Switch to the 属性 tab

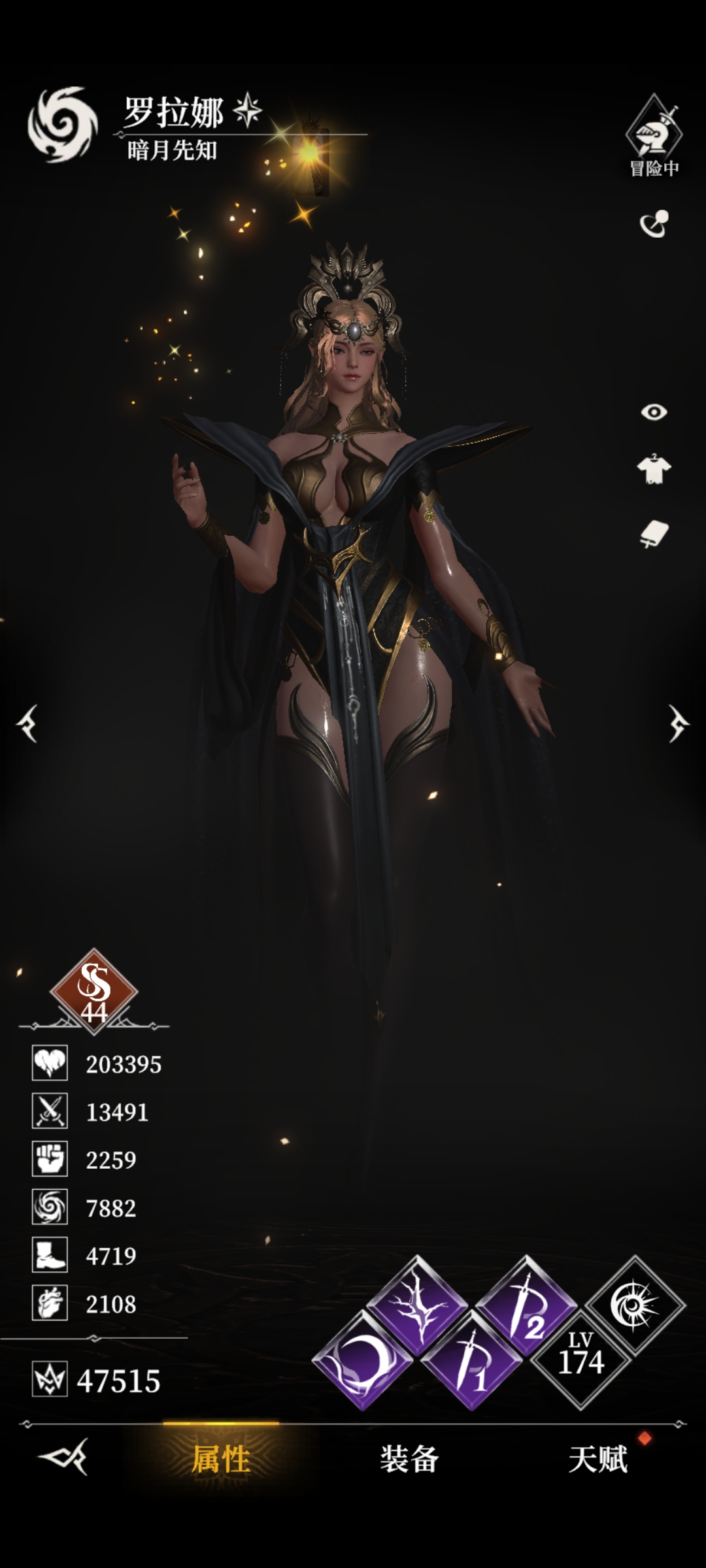click(x=221, y=1460)
